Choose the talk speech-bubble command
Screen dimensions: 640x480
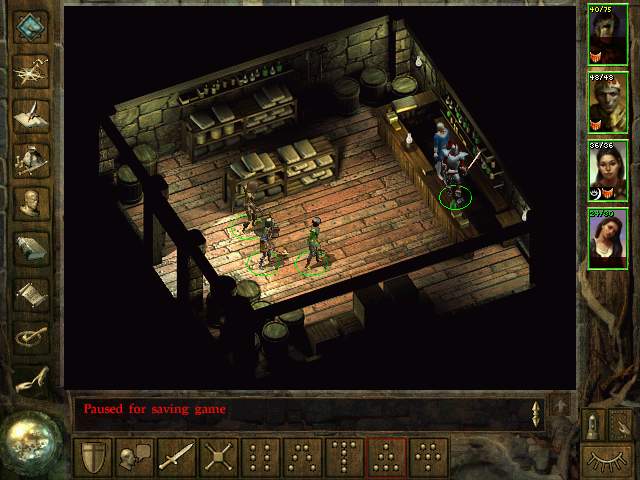[x=133, y=456]
